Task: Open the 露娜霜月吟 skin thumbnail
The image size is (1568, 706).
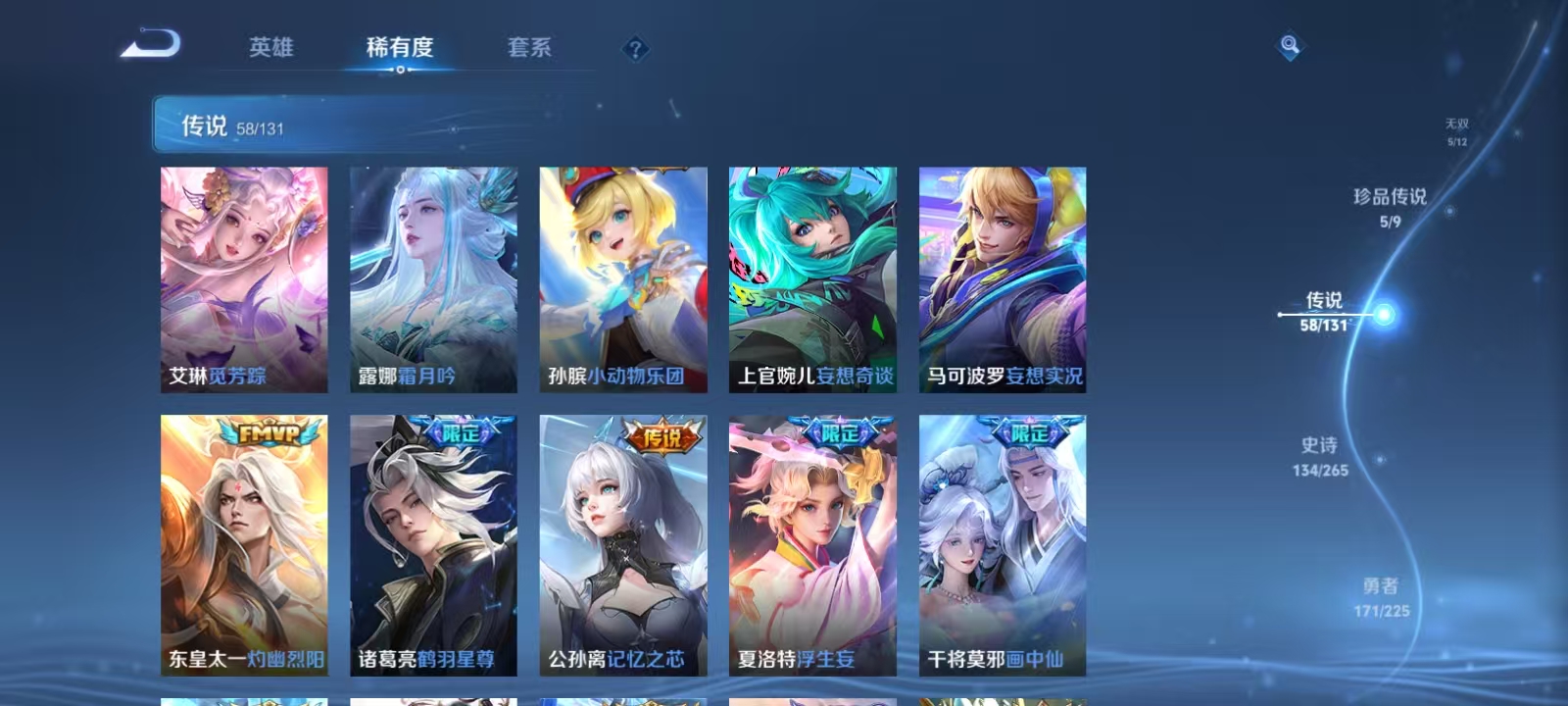Action: [x=432, y=277]
